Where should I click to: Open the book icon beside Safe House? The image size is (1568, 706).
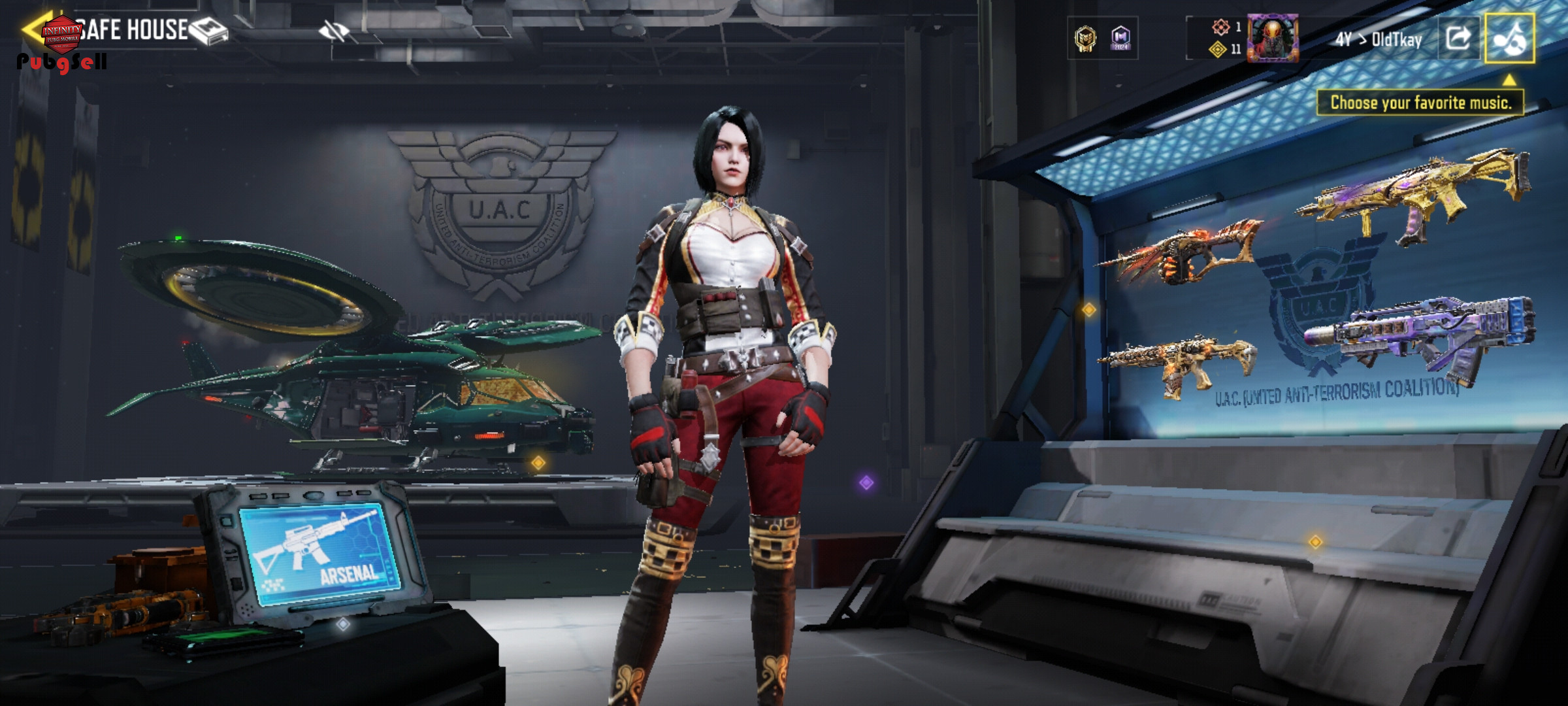pos(209,31)
